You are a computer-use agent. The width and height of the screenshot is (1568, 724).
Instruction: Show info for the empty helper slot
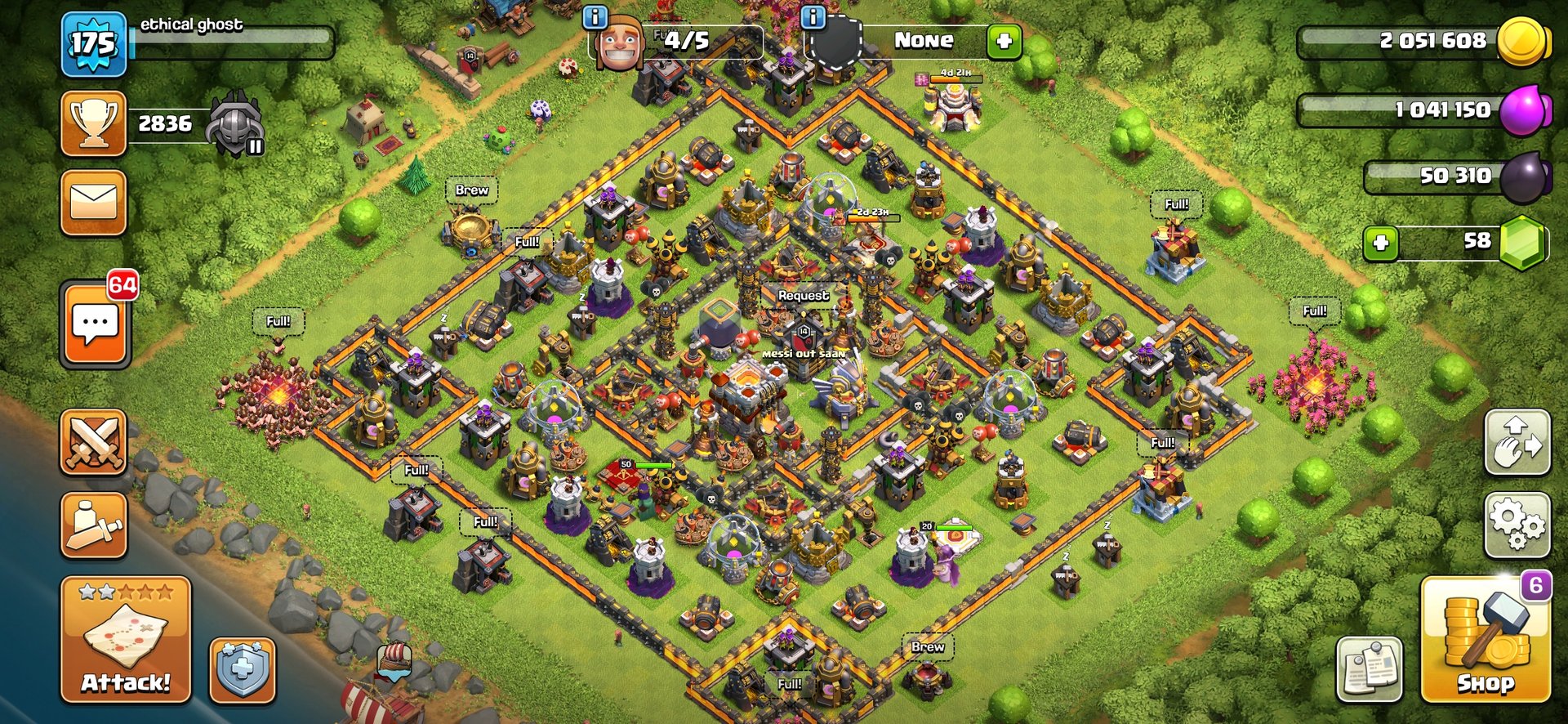pyautogui.click(x=813, y=16)
